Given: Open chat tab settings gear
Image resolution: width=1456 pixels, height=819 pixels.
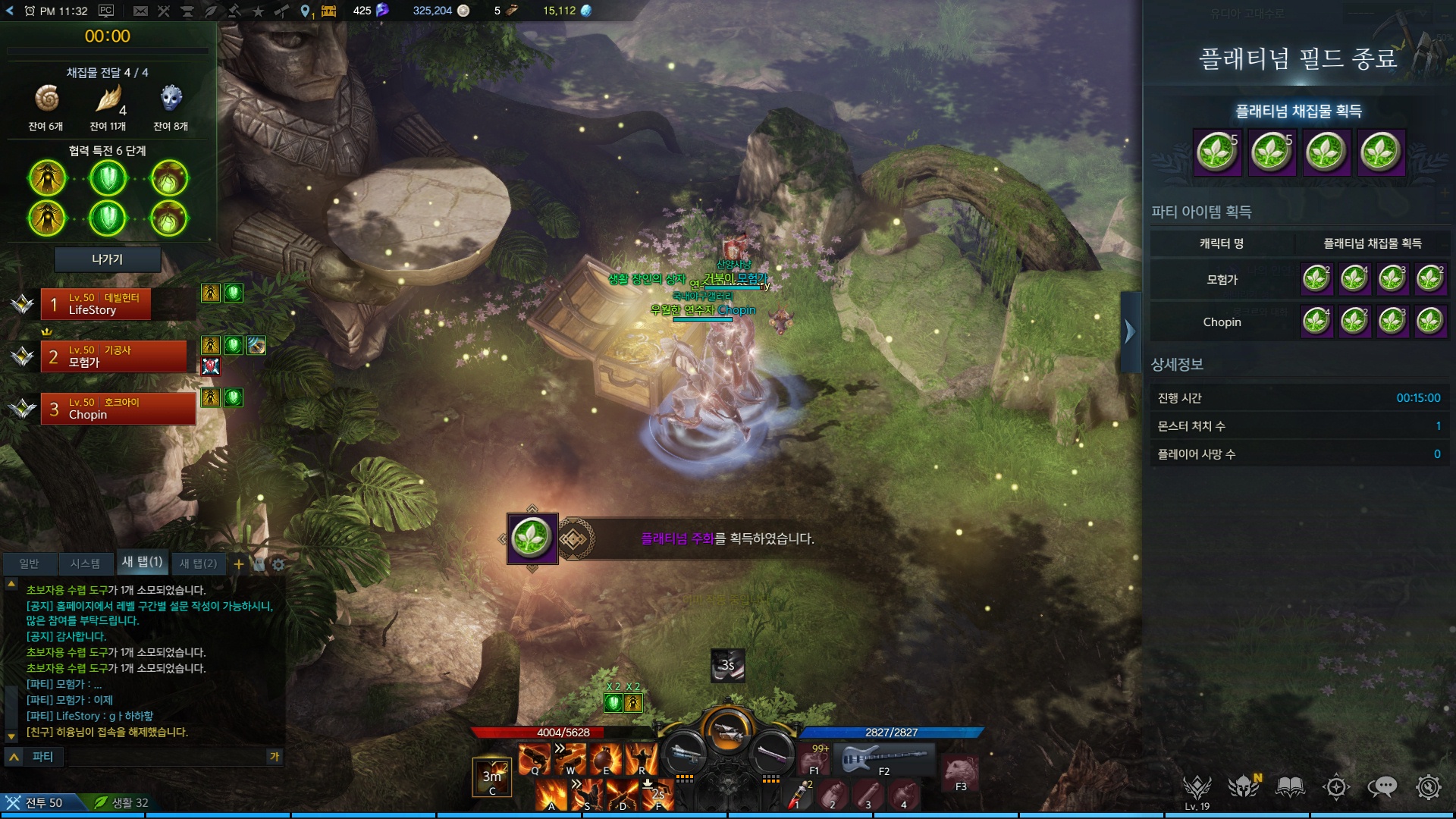Looking at the screenshot, I should click(x=278, y=564).
